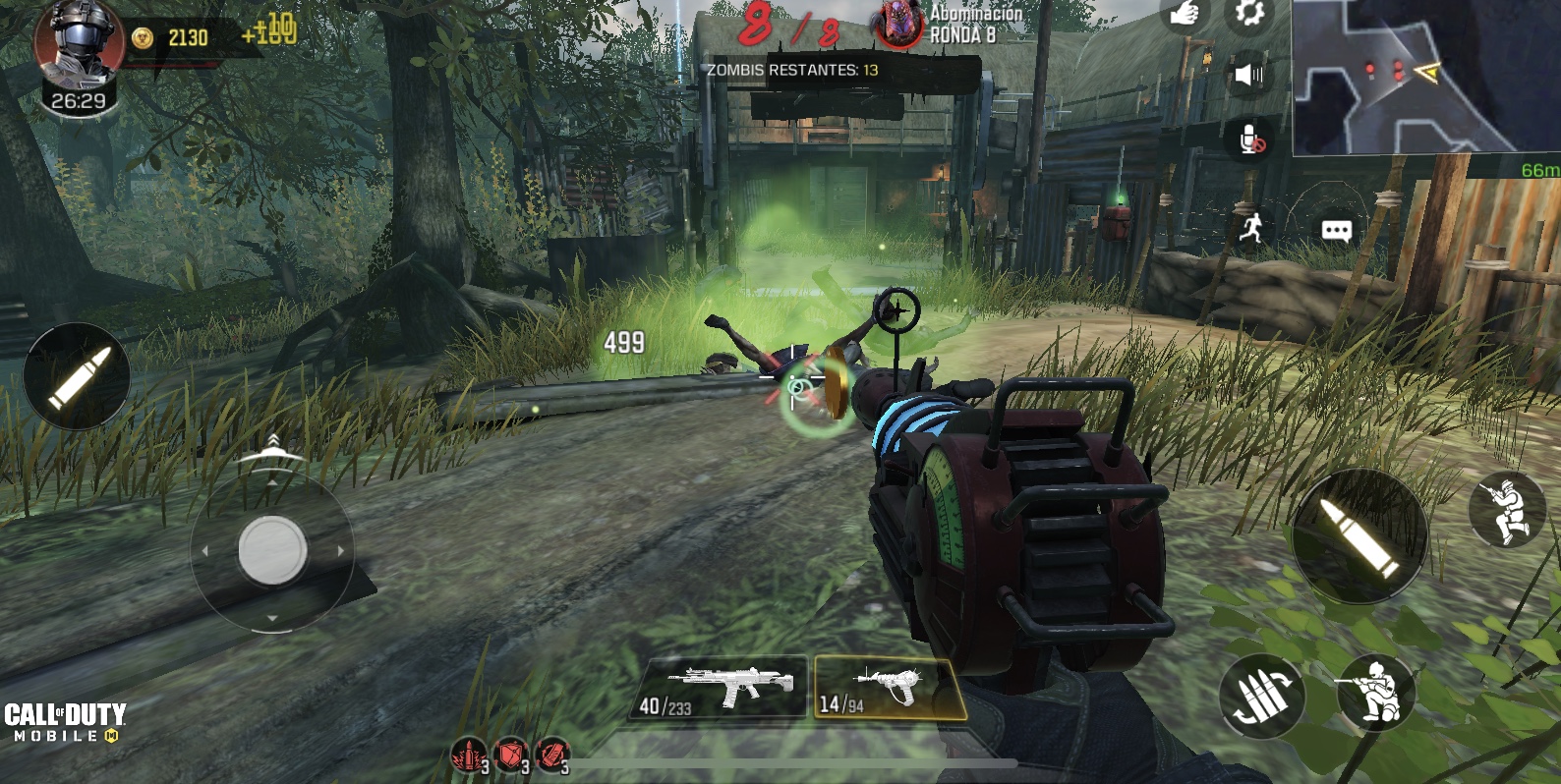This screenshot has height=784, width=1561.
Task: Open the settings gear icon
Action: (1248, 14)
